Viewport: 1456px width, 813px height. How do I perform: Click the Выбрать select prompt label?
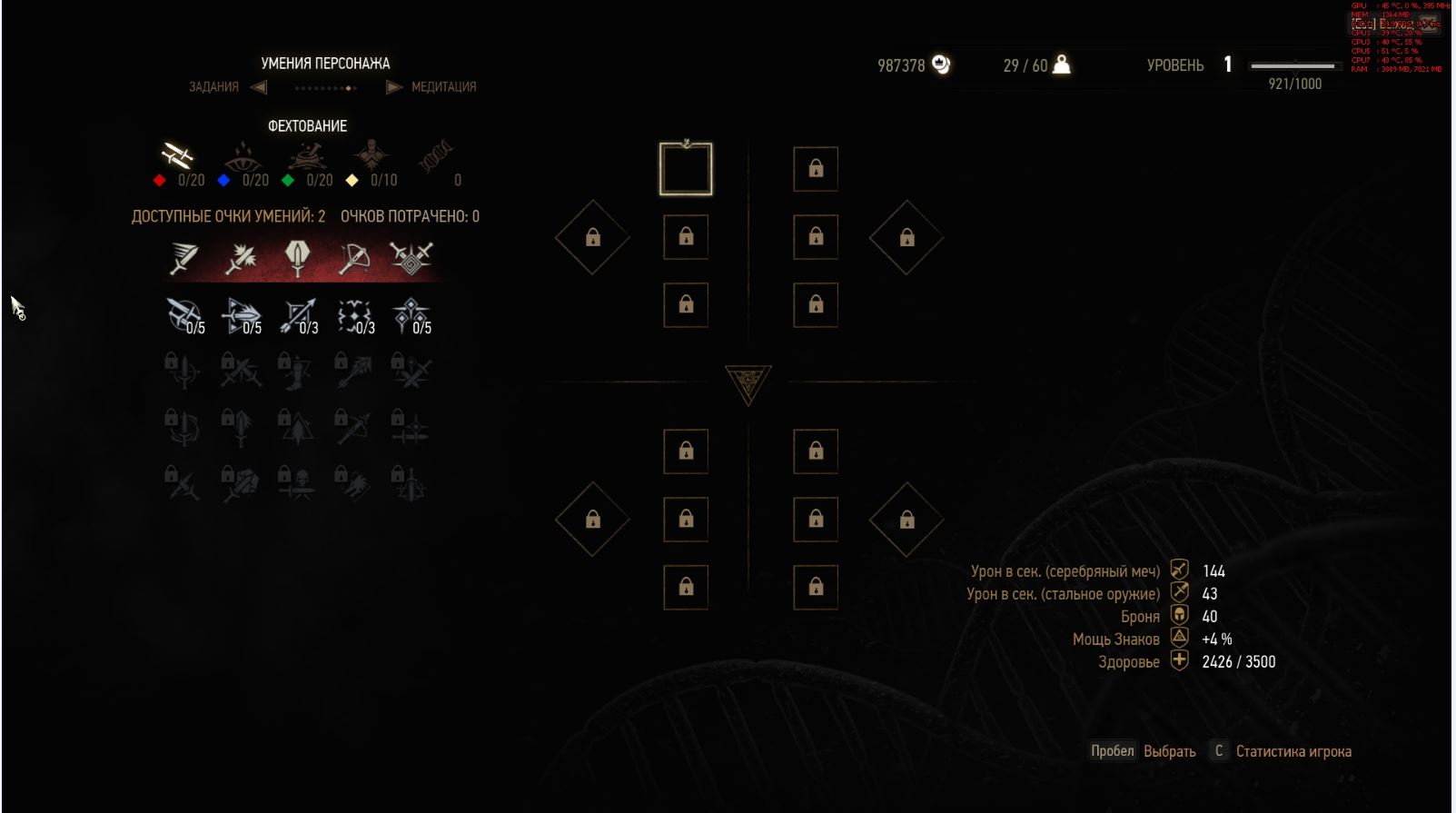coord(1169,751)
